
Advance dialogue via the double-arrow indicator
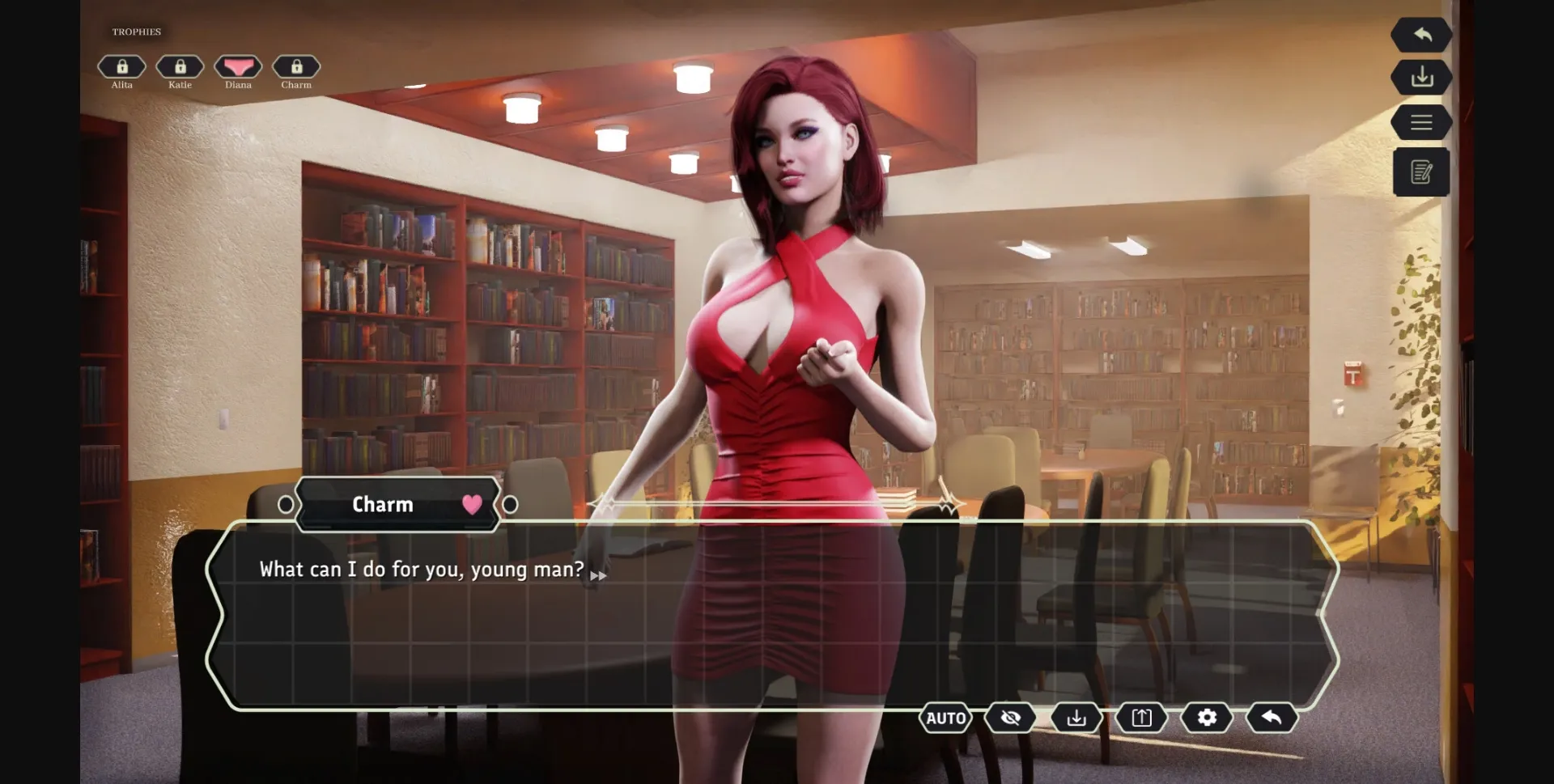click(600, 574)
